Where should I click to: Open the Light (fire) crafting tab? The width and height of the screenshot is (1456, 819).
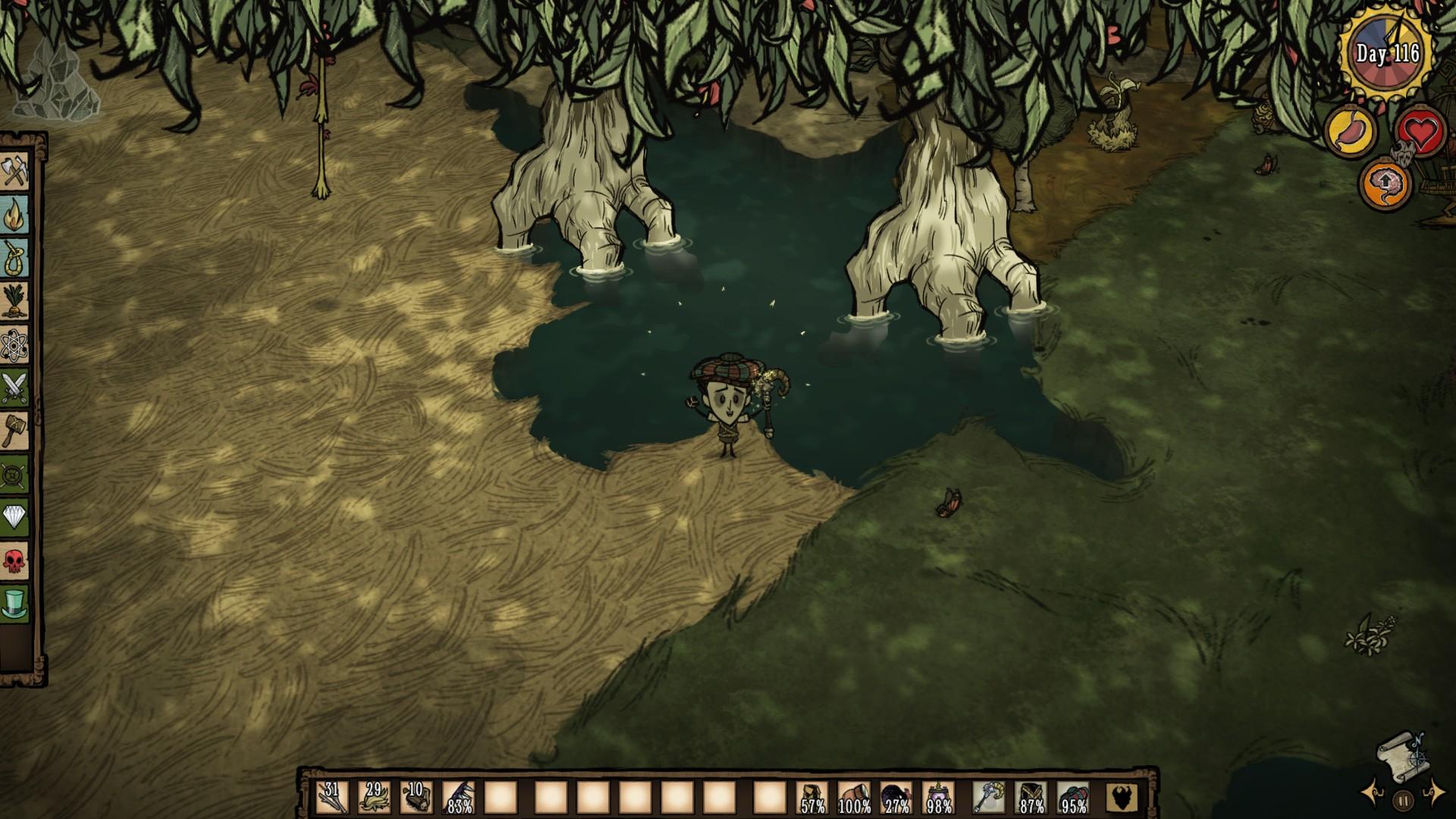click(x=15, y=215)
